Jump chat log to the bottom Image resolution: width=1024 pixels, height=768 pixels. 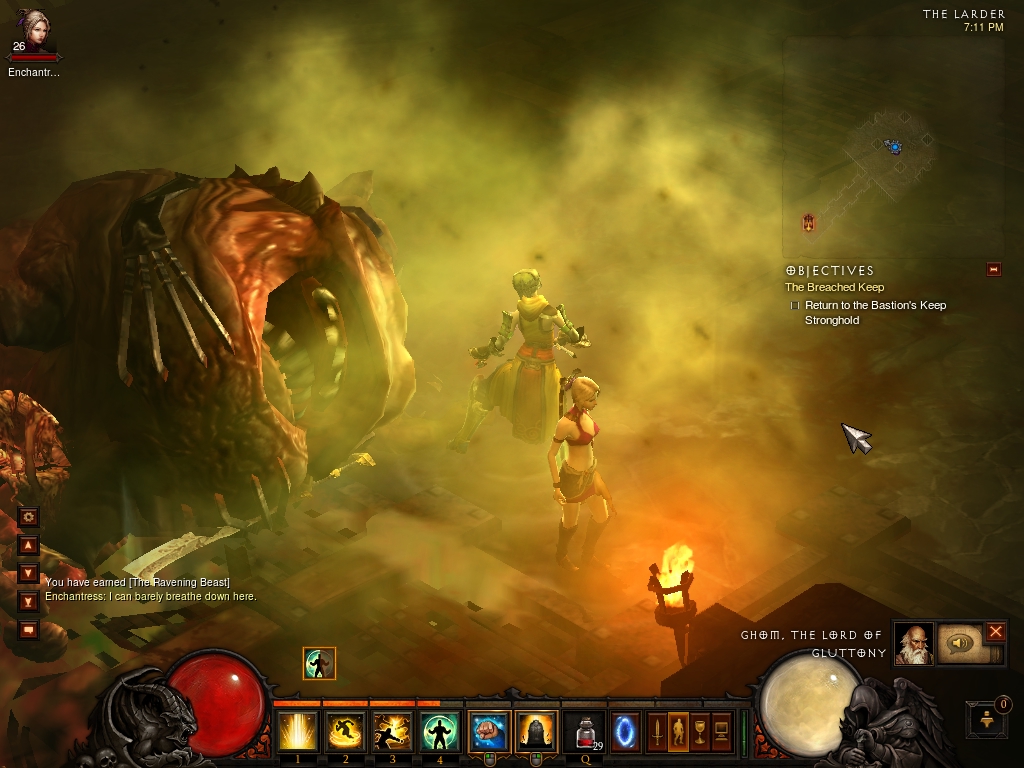tap(28, 601)
